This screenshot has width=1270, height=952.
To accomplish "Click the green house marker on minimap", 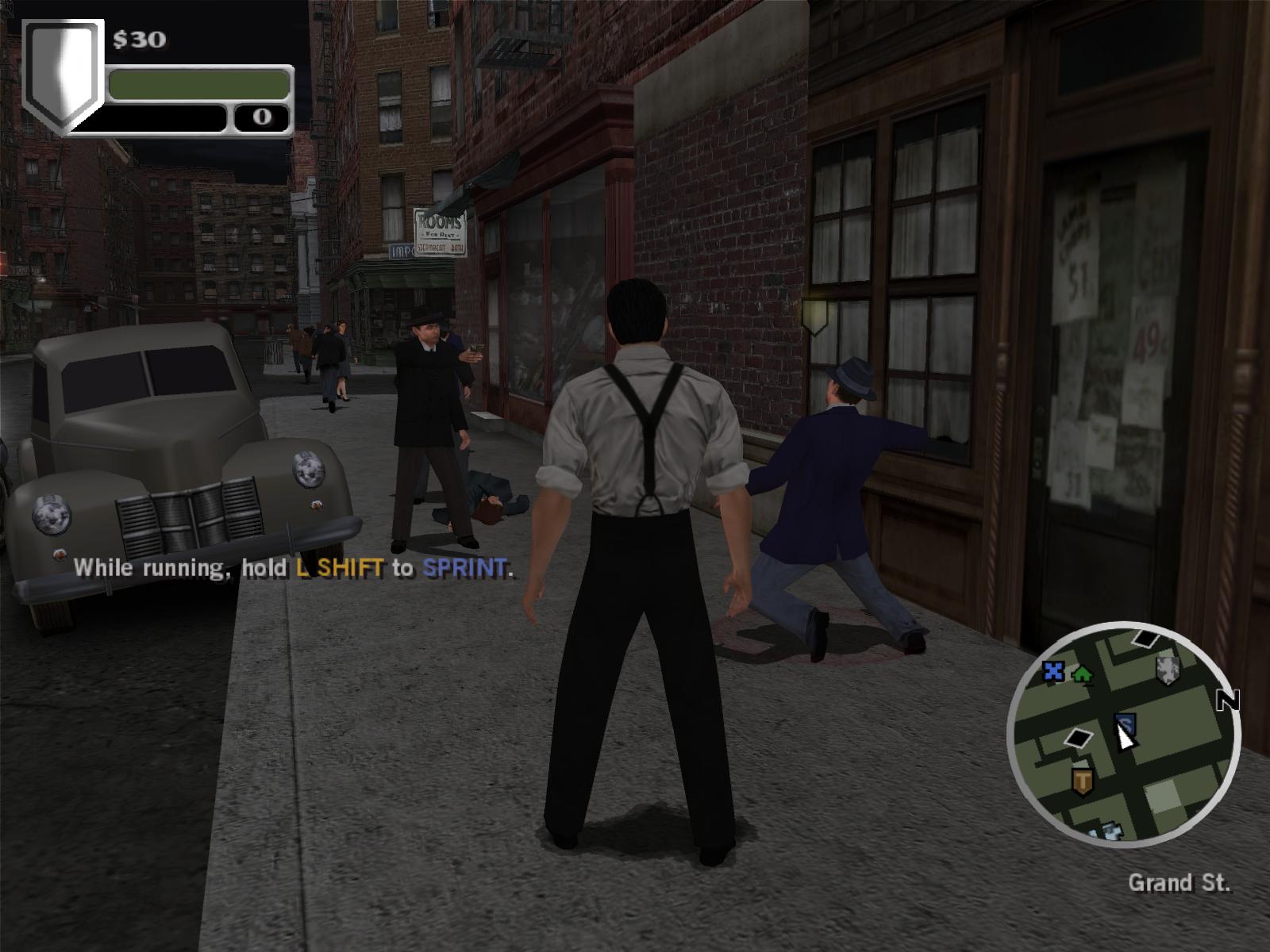I will [1081, 674].
